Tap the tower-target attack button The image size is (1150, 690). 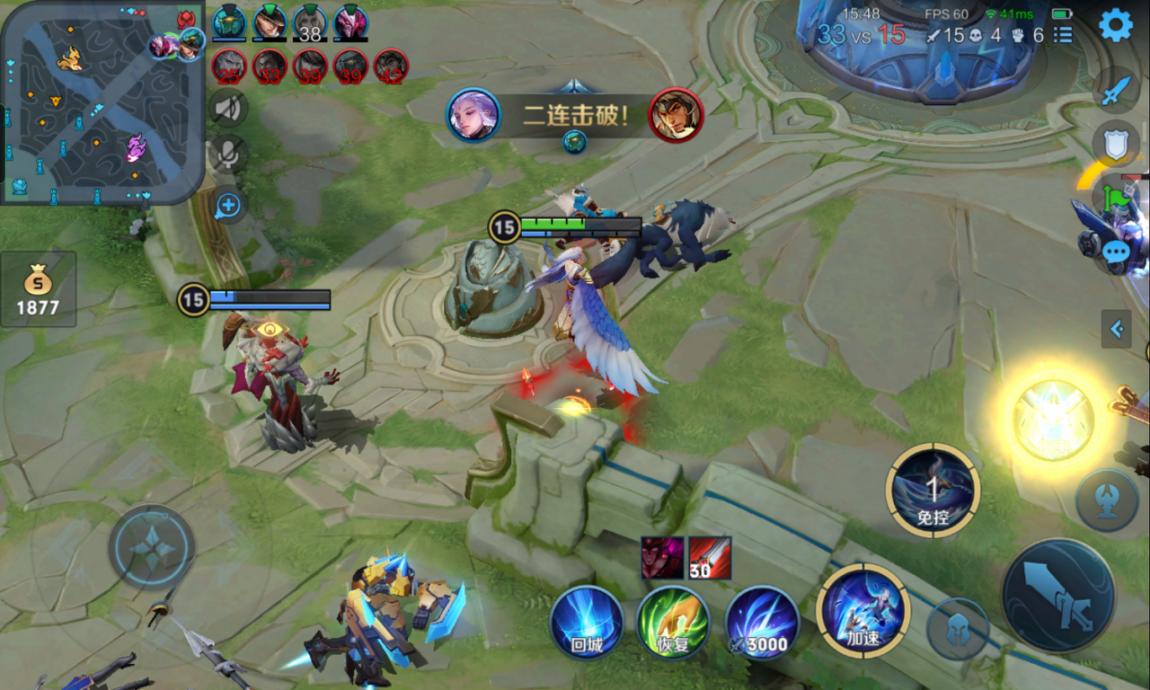point(1107,500)
